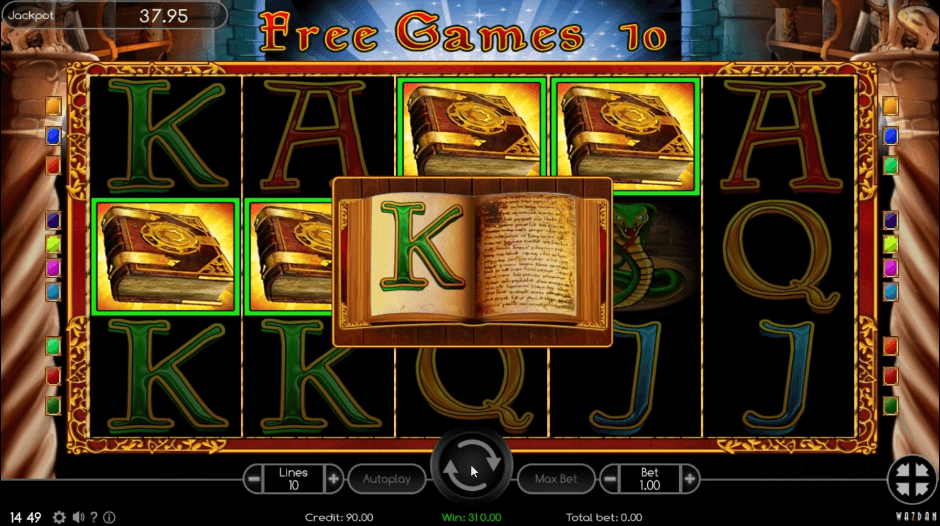Screen dimensions: 940x526
Task: Raise the Bet amount
Action: point(688,479)
